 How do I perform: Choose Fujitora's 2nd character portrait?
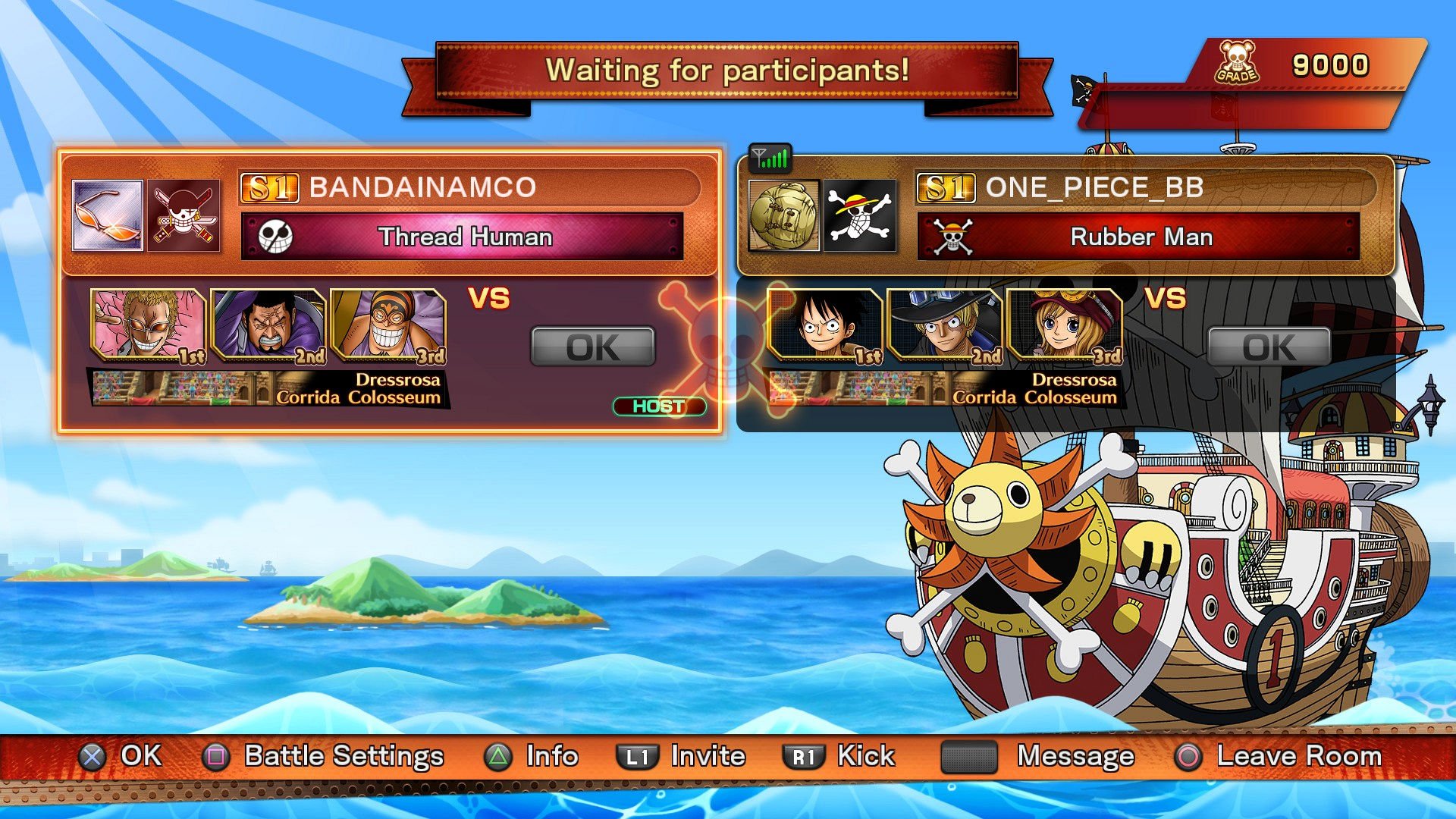268,325
